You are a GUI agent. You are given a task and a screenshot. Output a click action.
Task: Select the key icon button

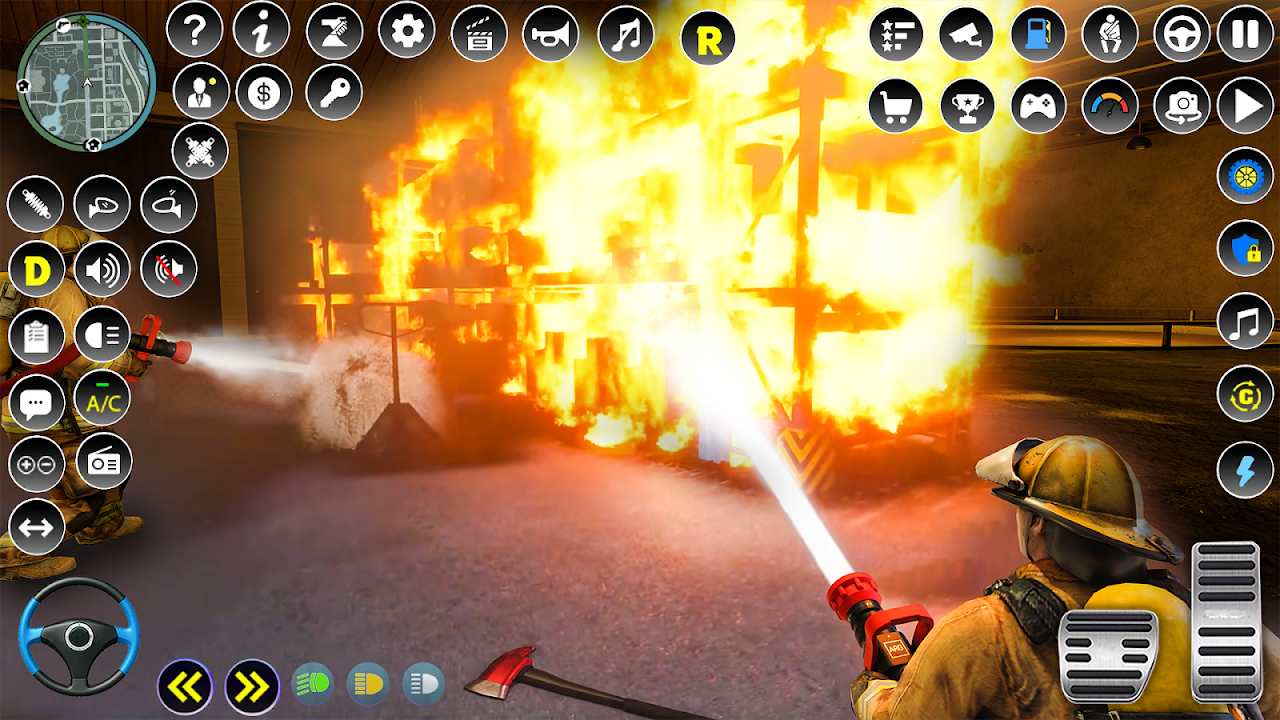point(334,93)
